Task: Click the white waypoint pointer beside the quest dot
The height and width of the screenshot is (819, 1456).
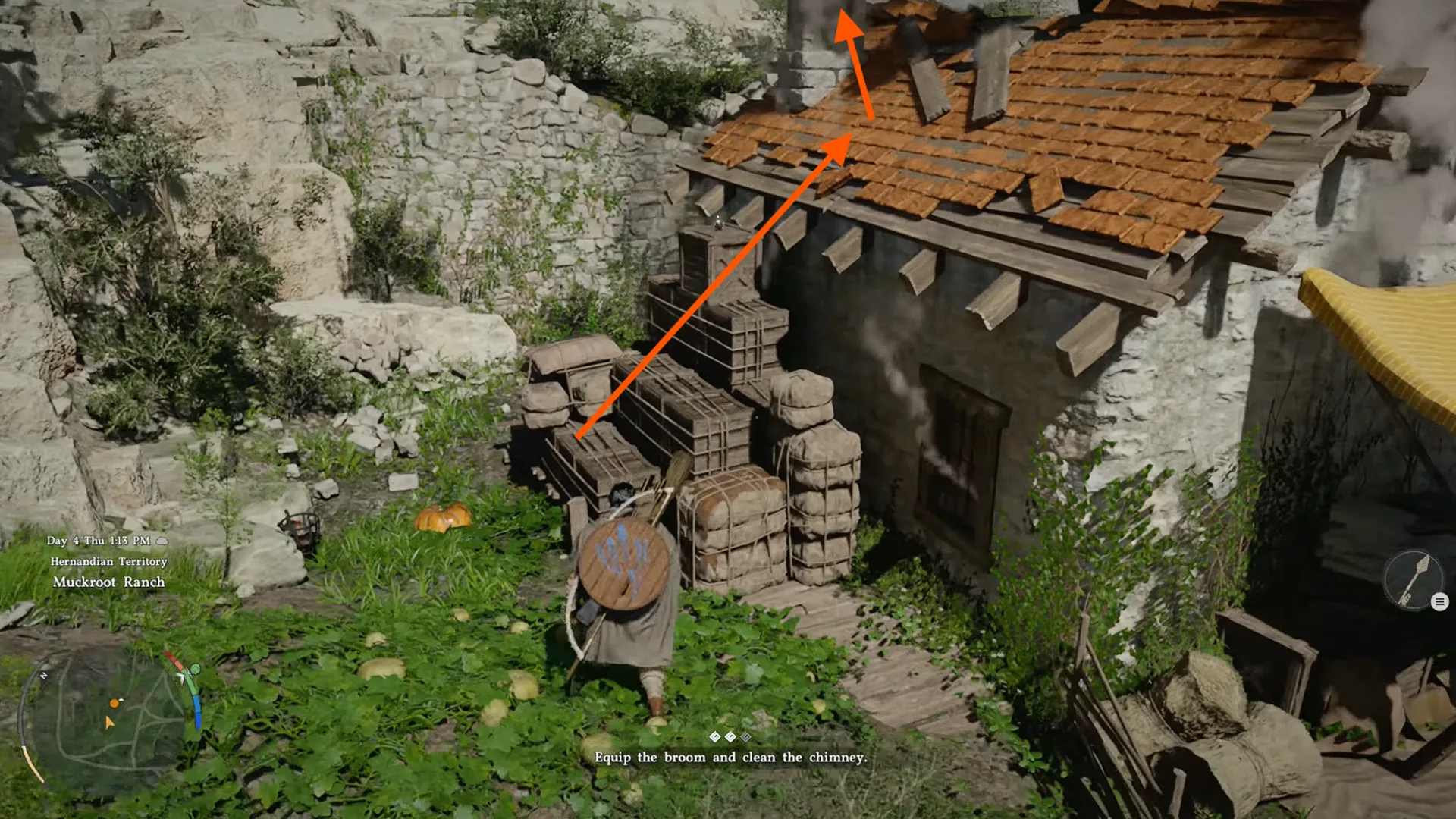Action: click(121, 699)
